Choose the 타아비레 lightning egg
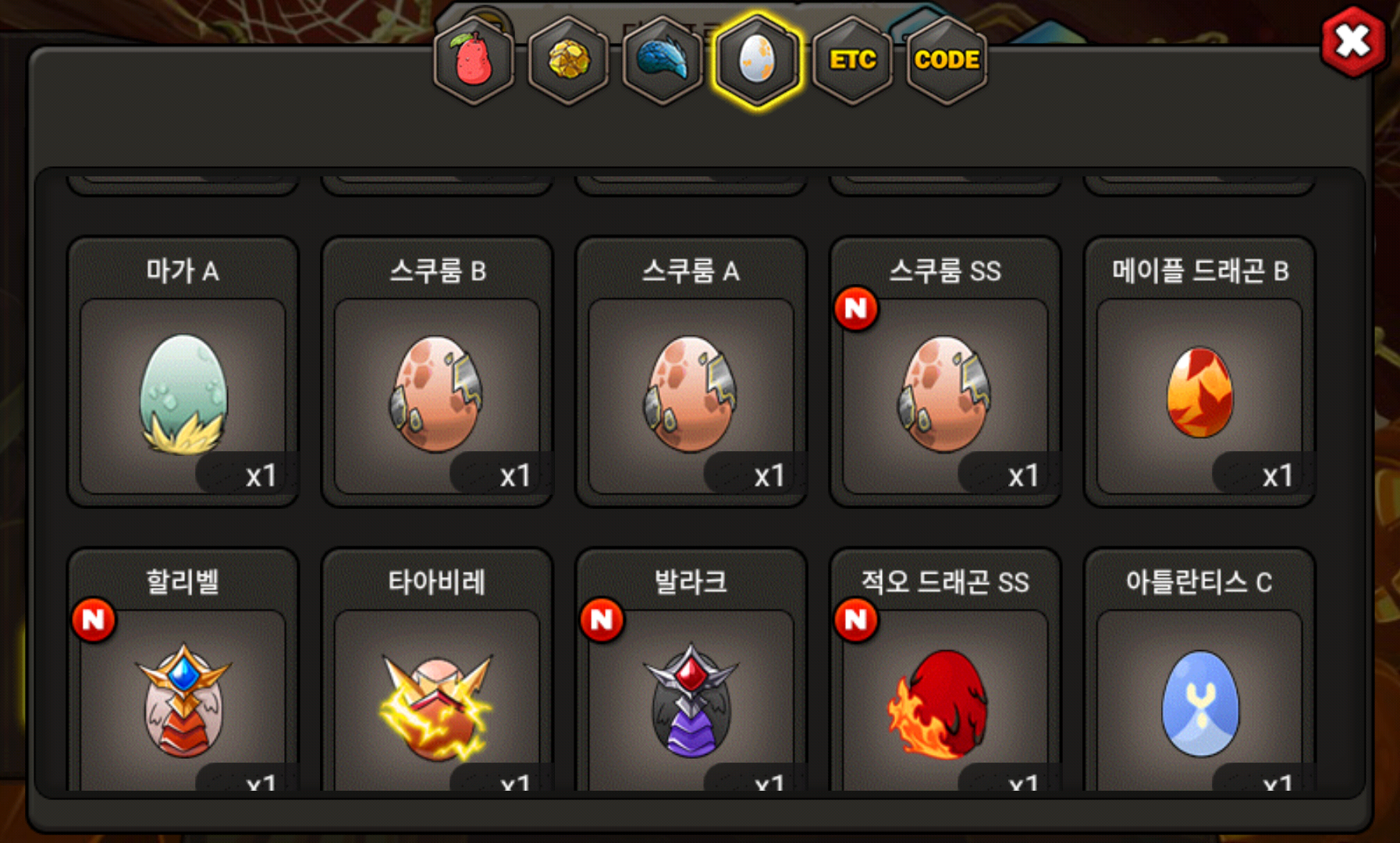The height and width of the screenshot is (843, 1400). click(437, 699)
